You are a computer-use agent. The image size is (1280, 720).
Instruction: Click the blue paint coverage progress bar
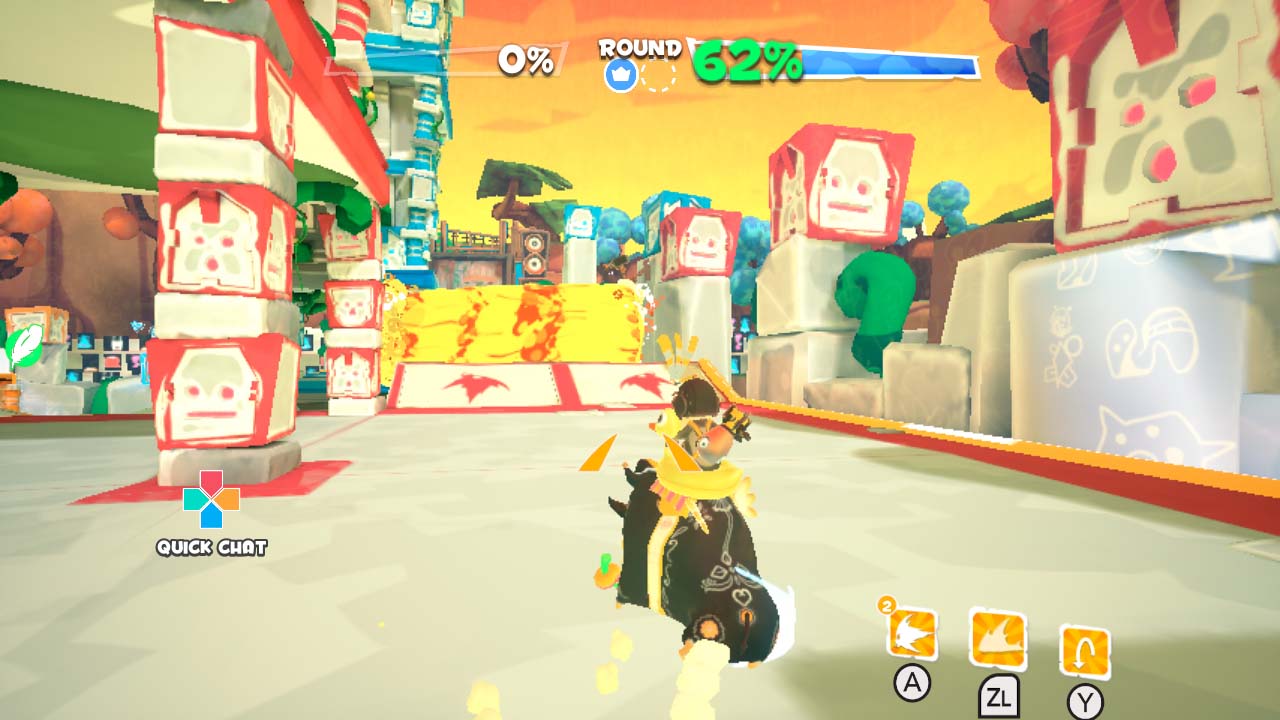tap(890, 63)
